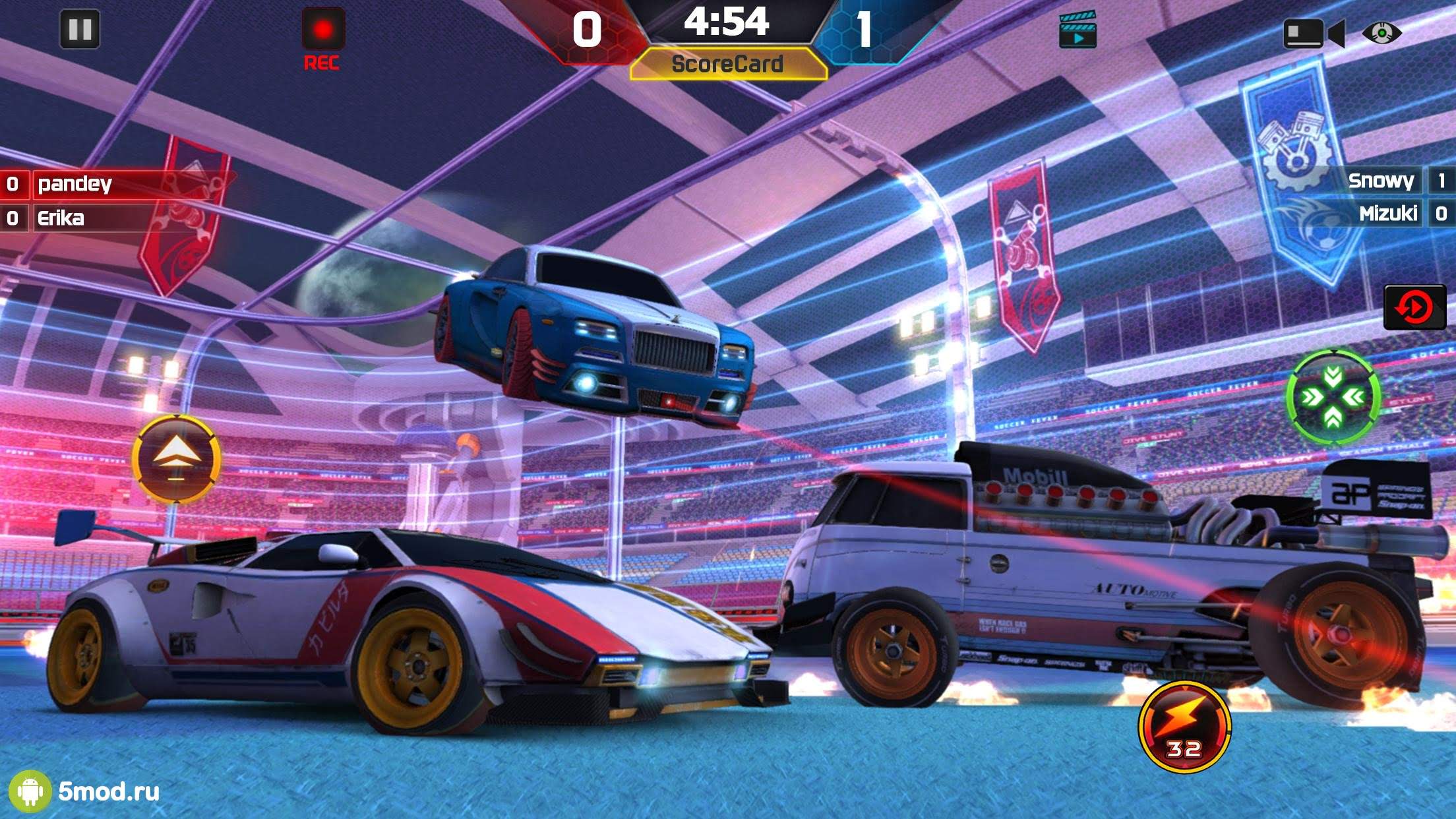Select player Mizuki in the blue team list
The width and height of the screenshot is (1456, 819).
click(x=1387, y=214)
